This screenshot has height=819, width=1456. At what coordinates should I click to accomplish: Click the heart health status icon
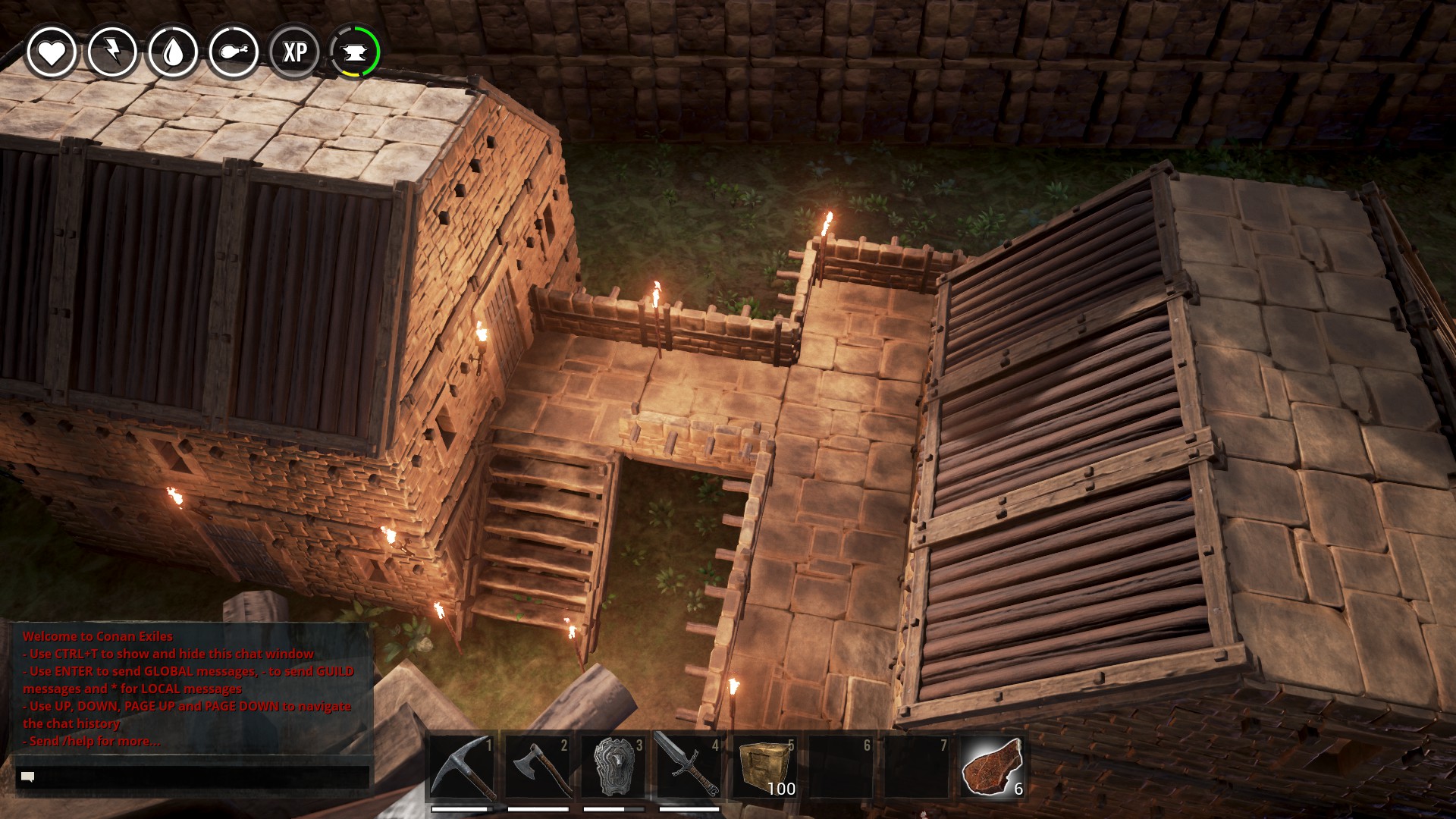pos(52,52)
